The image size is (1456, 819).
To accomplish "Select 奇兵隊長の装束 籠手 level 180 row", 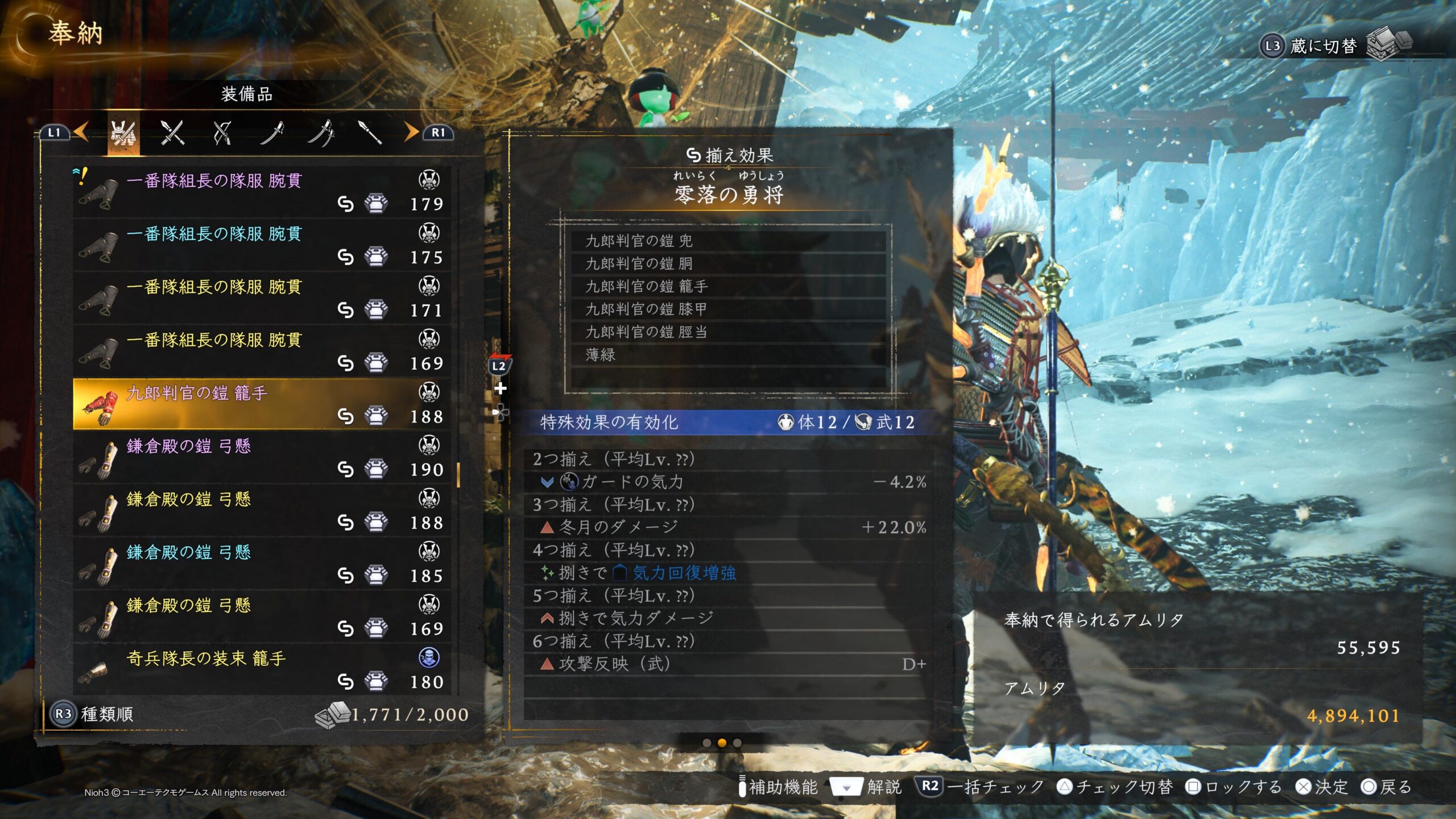I will [262, 670].
